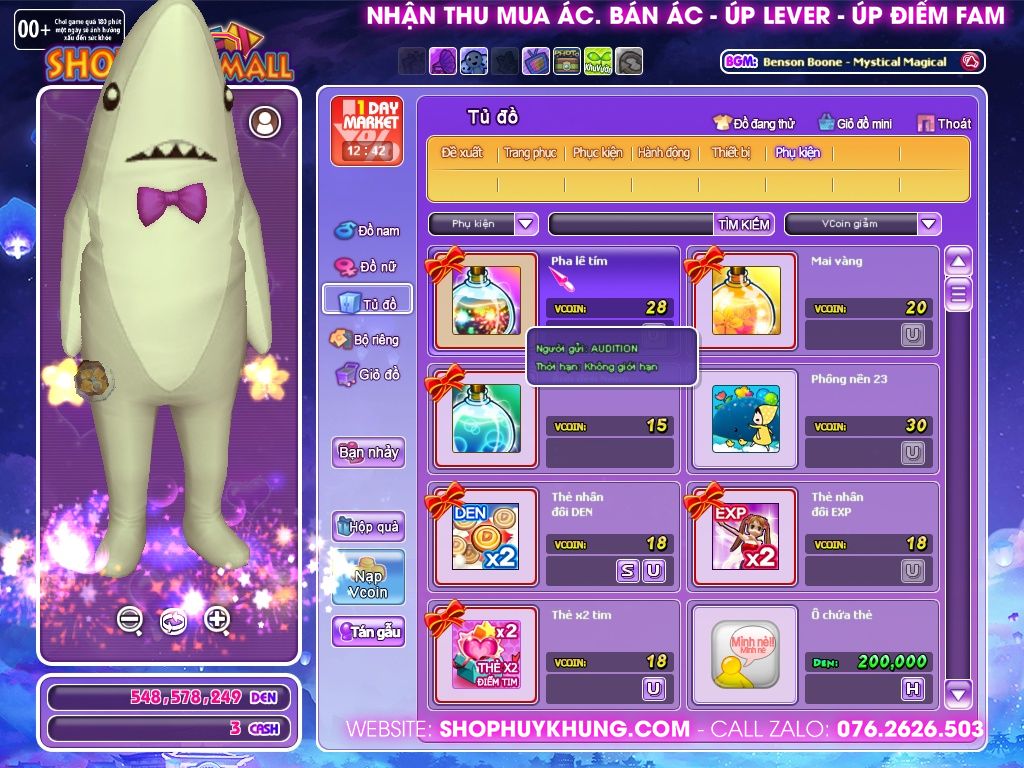Select the Mai vàng item
The image size is (1024, 768).
(x=746, y=300)
